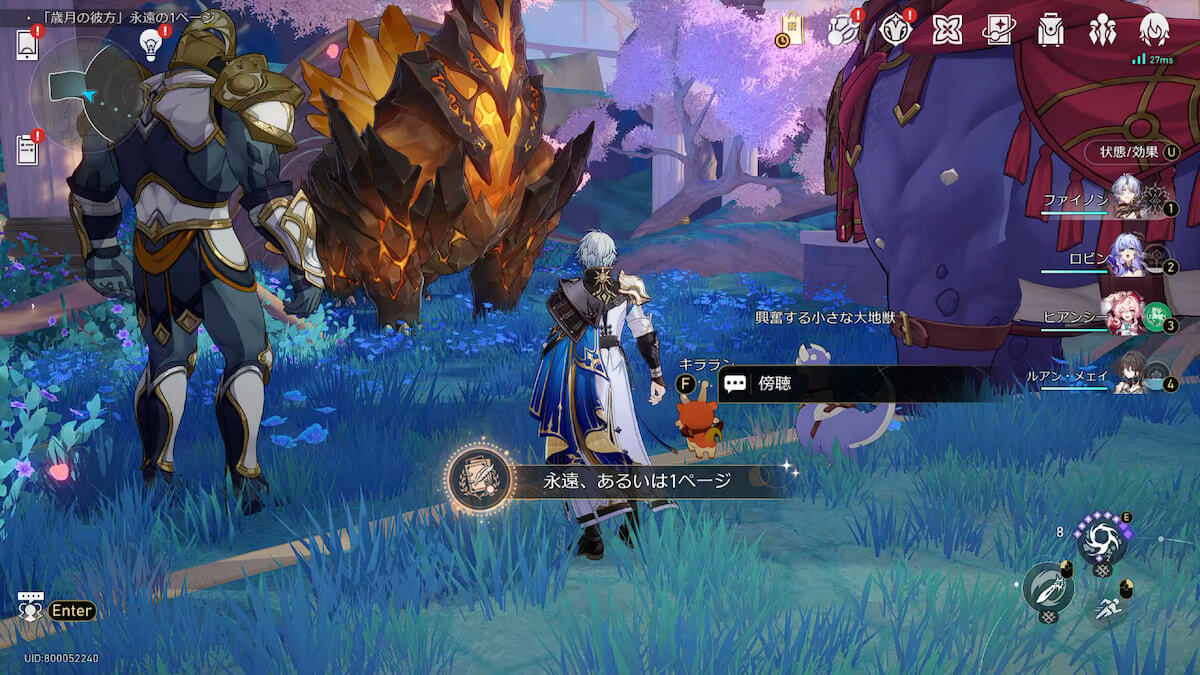Click the circular minimap
This screenshot has height=675, width=1200.
click(88, 95)
